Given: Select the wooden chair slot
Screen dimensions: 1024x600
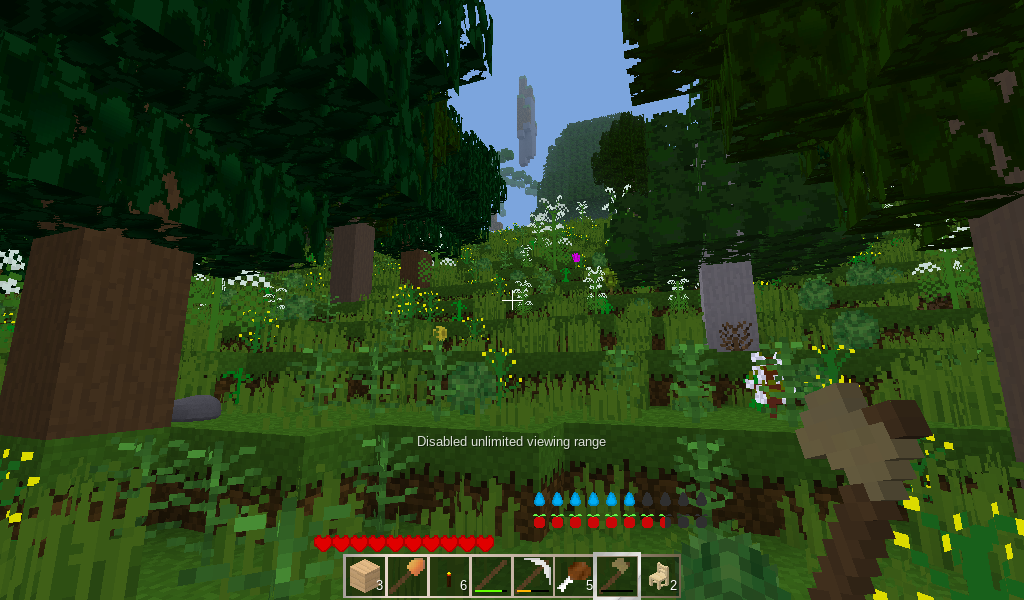Looking at the screenshot, I should point(659,576).
